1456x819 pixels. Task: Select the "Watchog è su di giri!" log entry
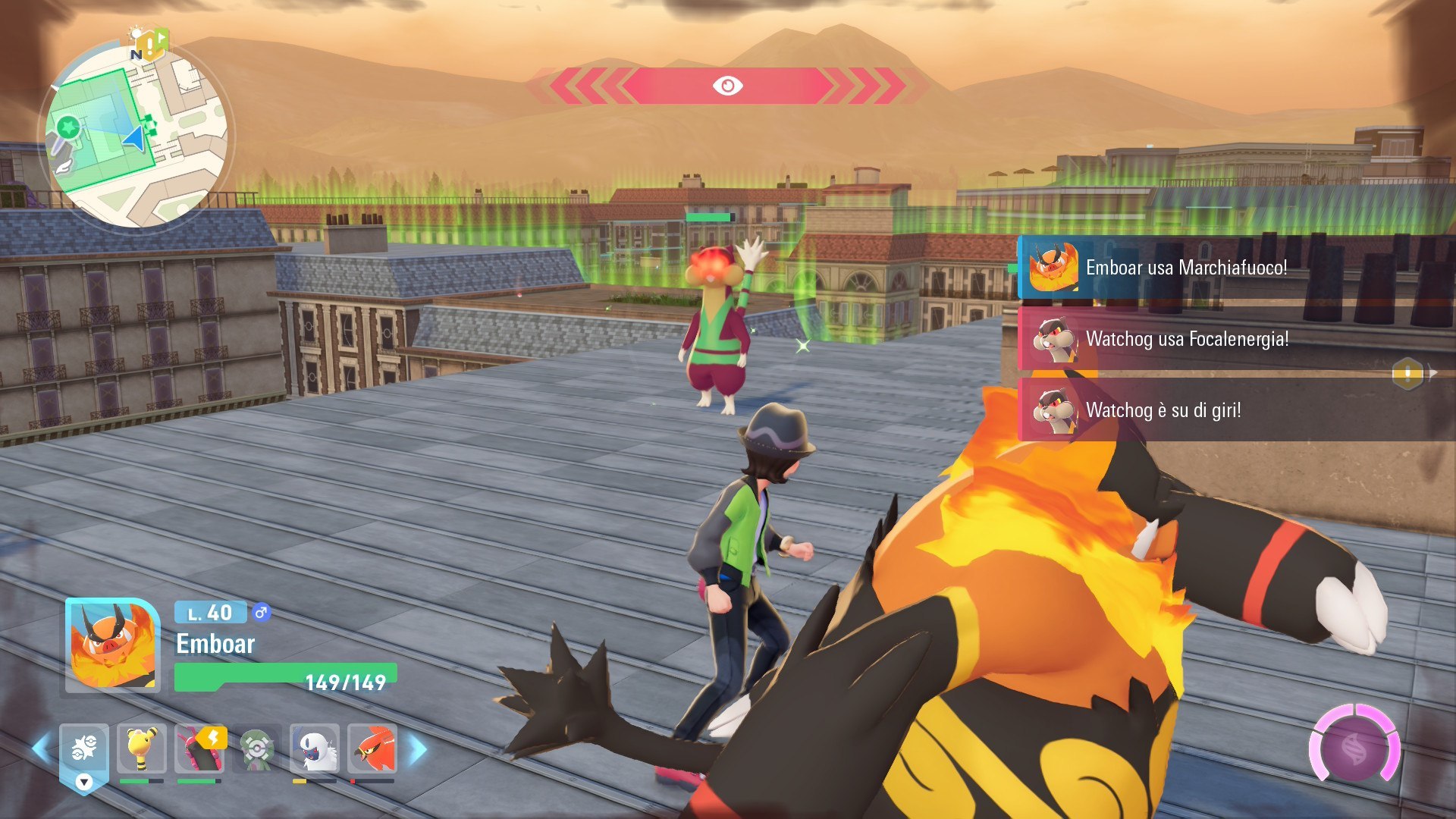(x=1163, y=410)
